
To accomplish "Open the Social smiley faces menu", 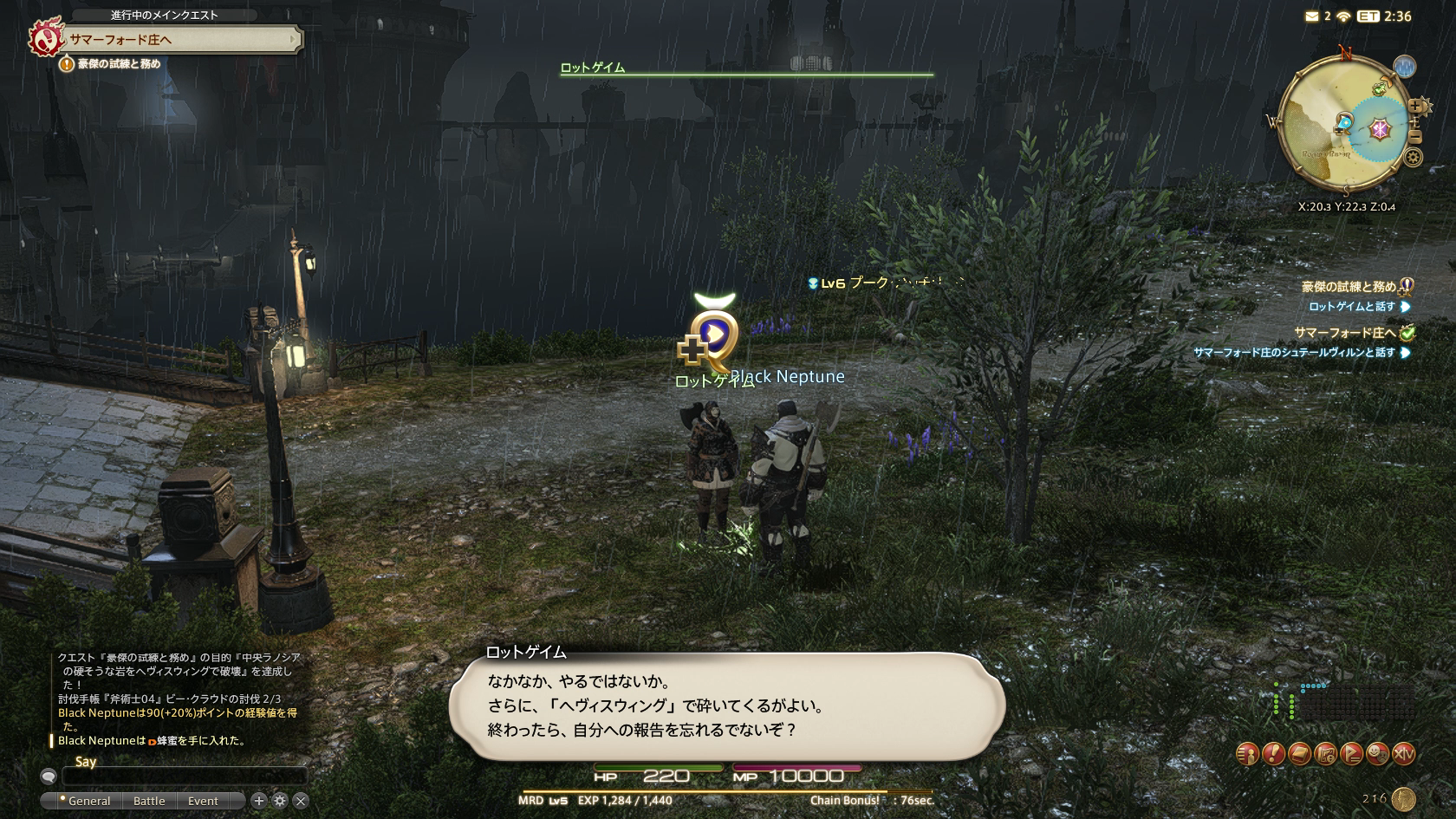I will pos(1377,754).
